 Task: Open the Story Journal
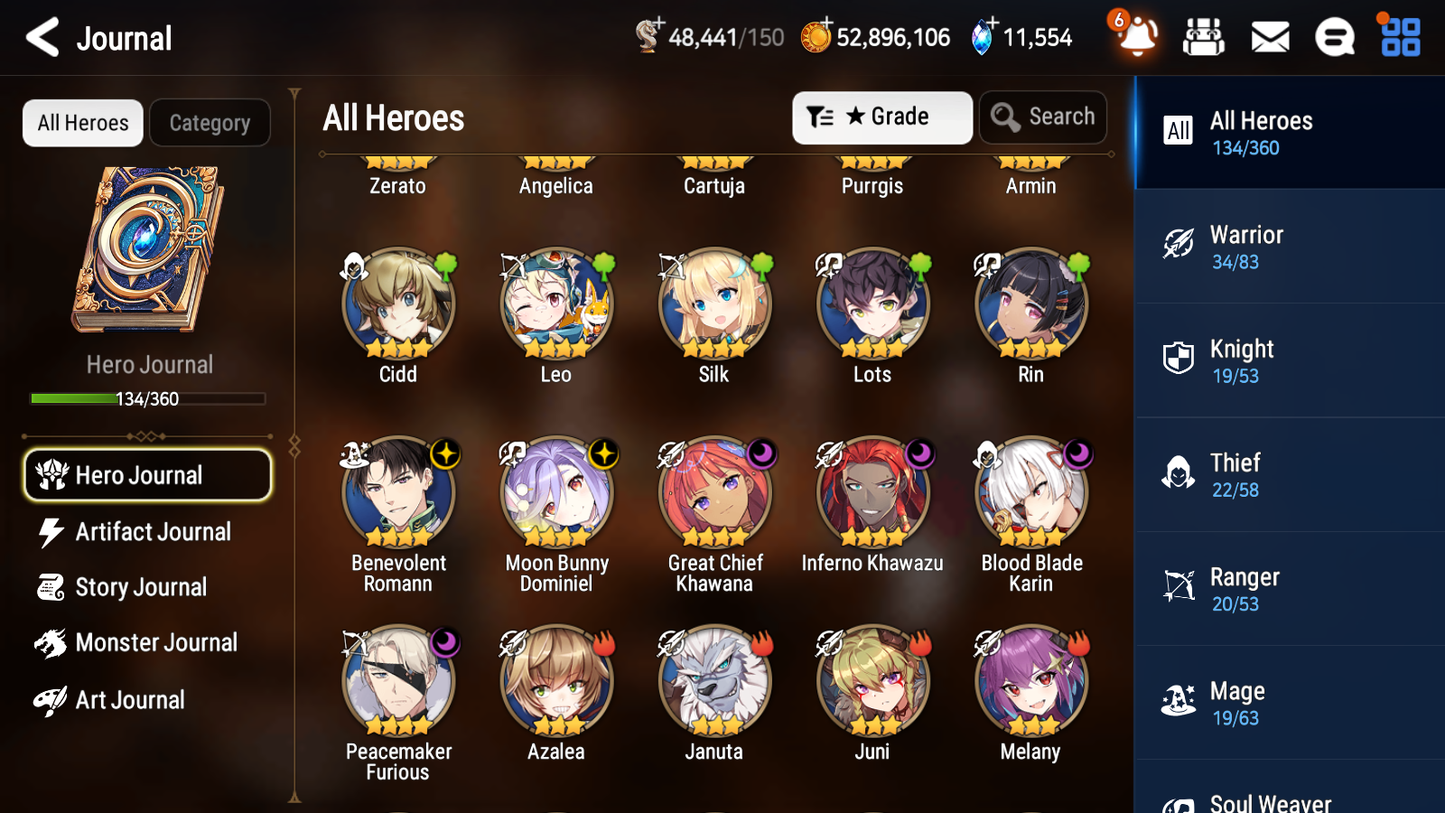click(x=140, y=588)
